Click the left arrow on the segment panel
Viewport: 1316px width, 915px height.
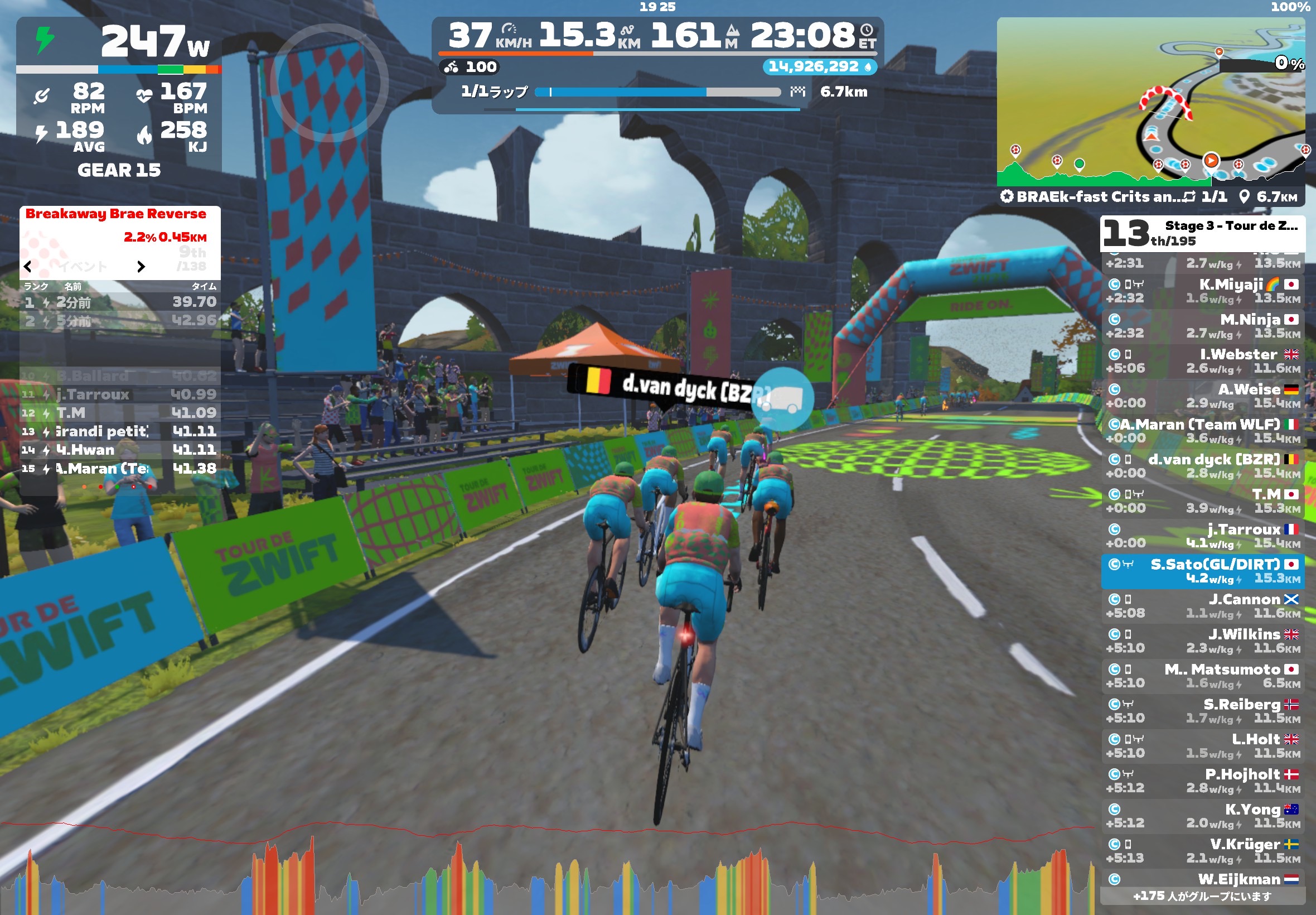pyautogui.click(x=27, y=267)
